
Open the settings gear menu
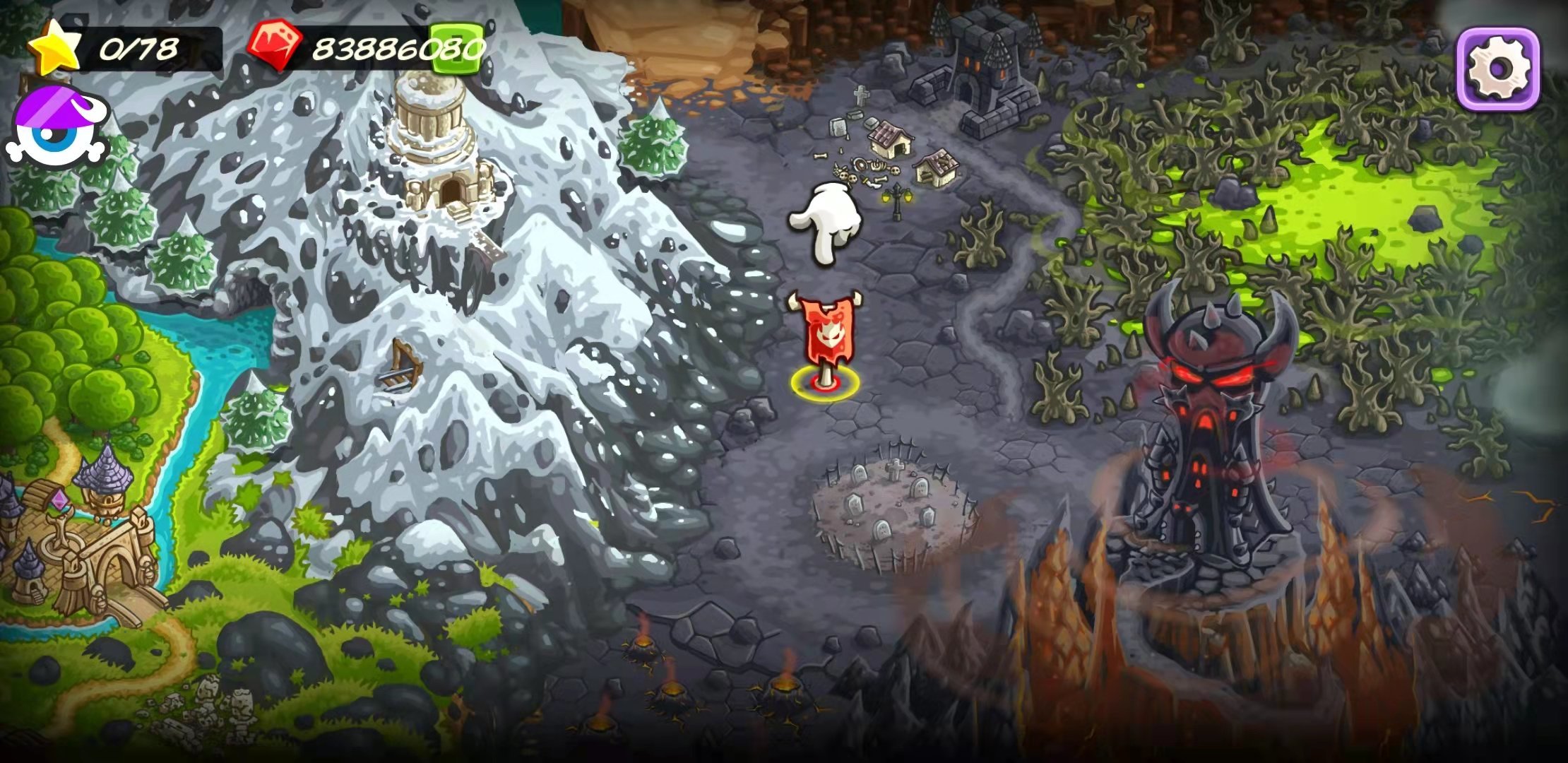coord(1498,68)
